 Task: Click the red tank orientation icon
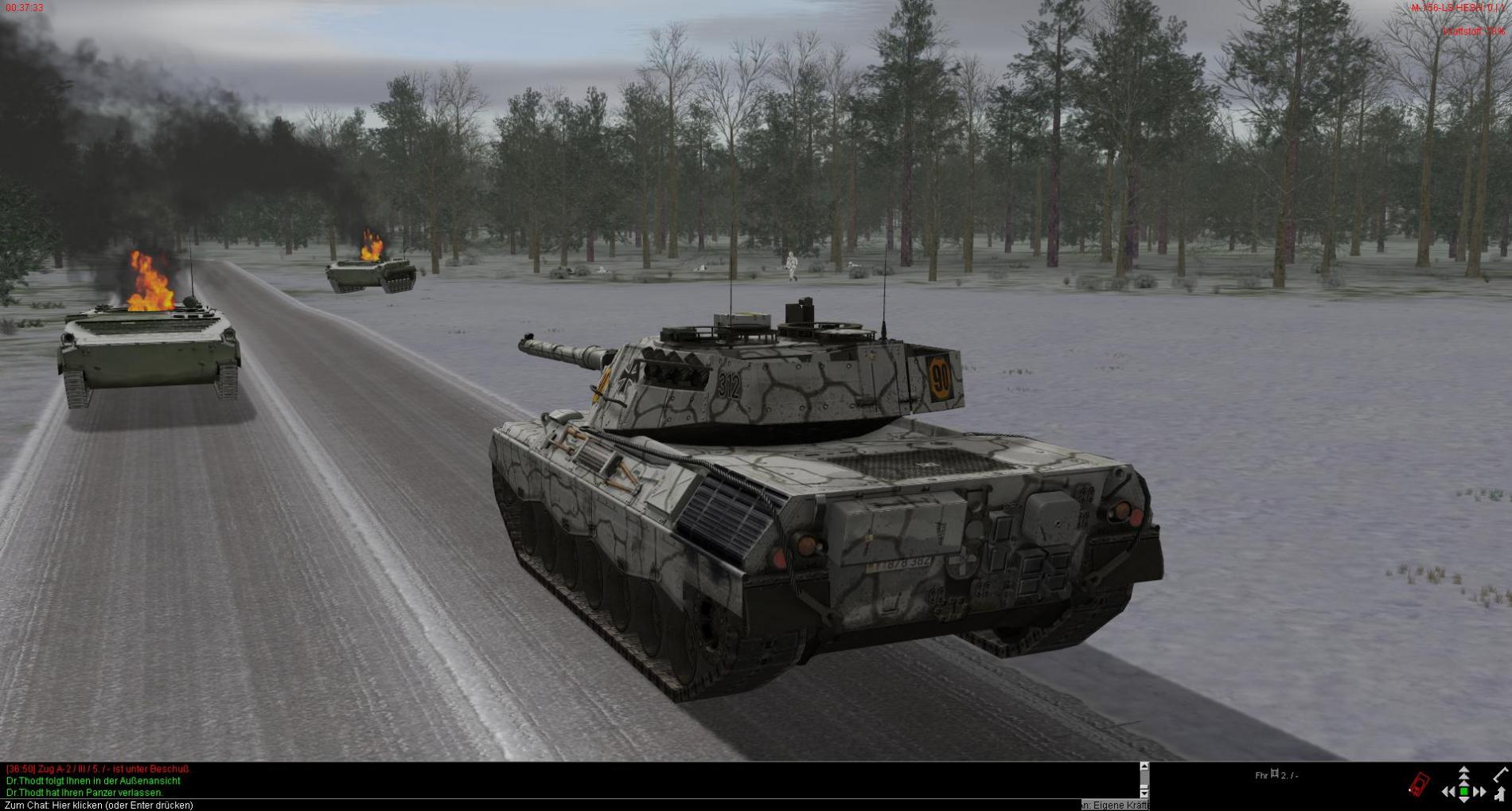1419,784
